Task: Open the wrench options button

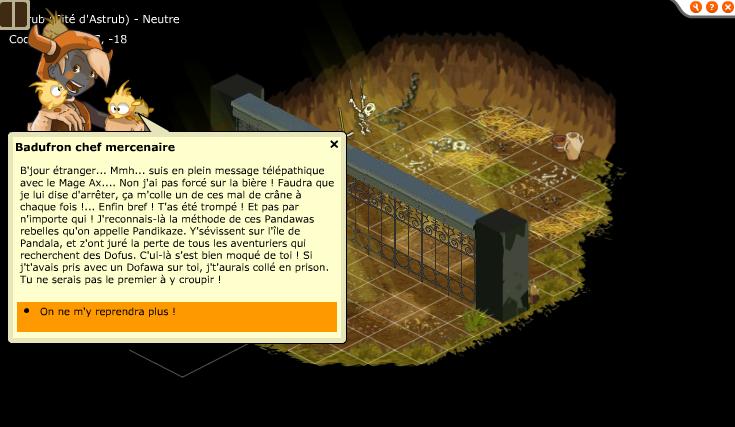Action: [x=696, y=7]
